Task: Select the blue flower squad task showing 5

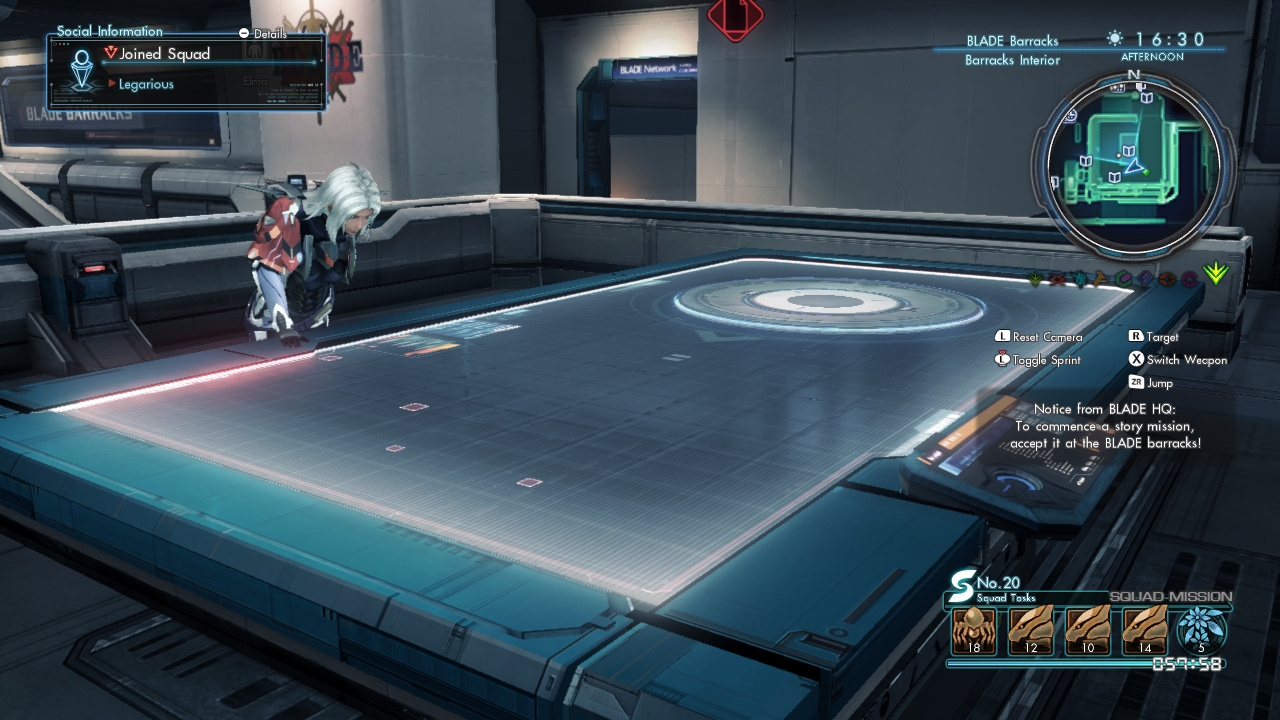Action: [1202, 630]
